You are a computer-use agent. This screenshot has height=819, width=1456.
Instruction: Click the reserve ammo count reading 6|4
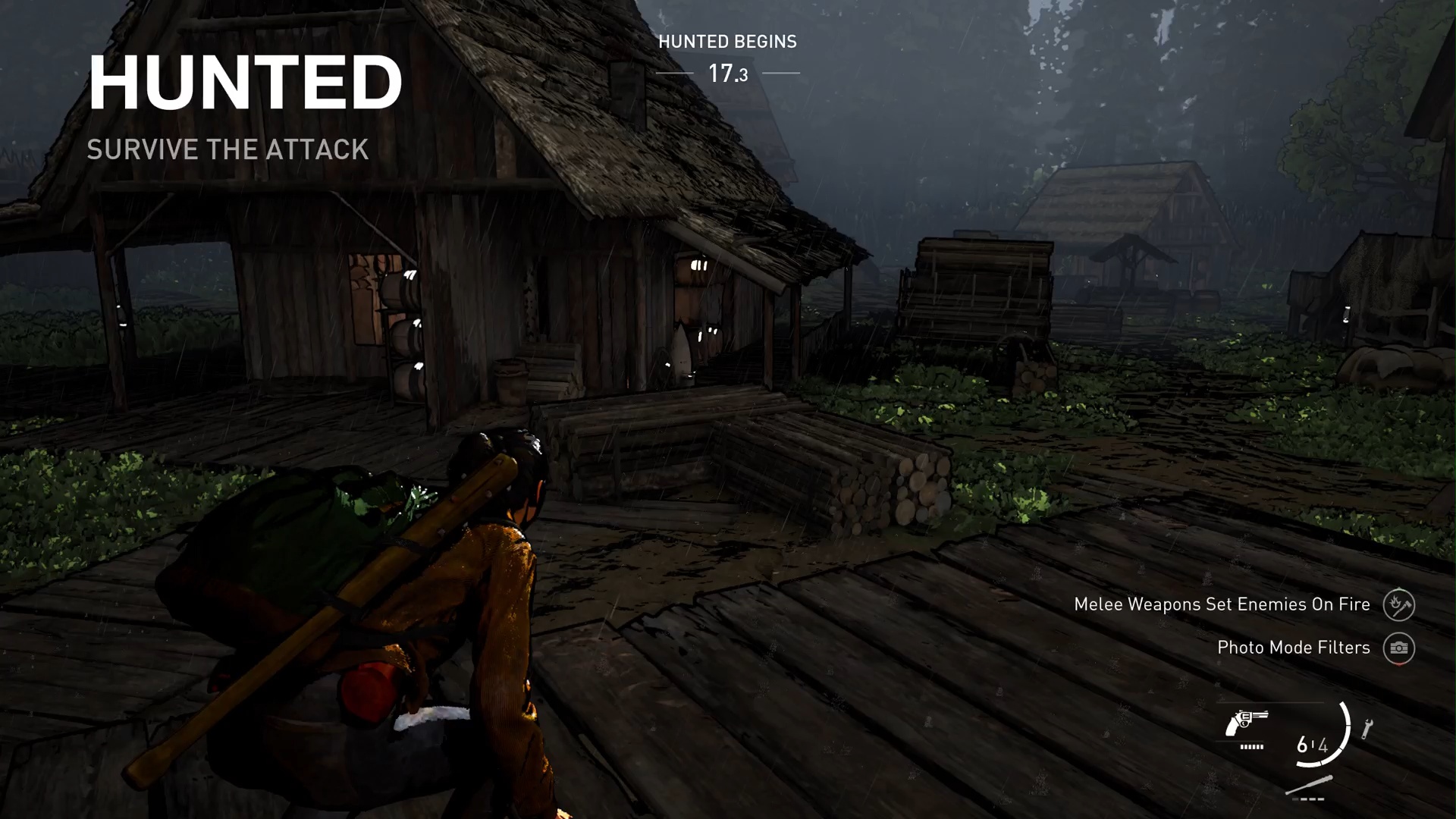1312,745
